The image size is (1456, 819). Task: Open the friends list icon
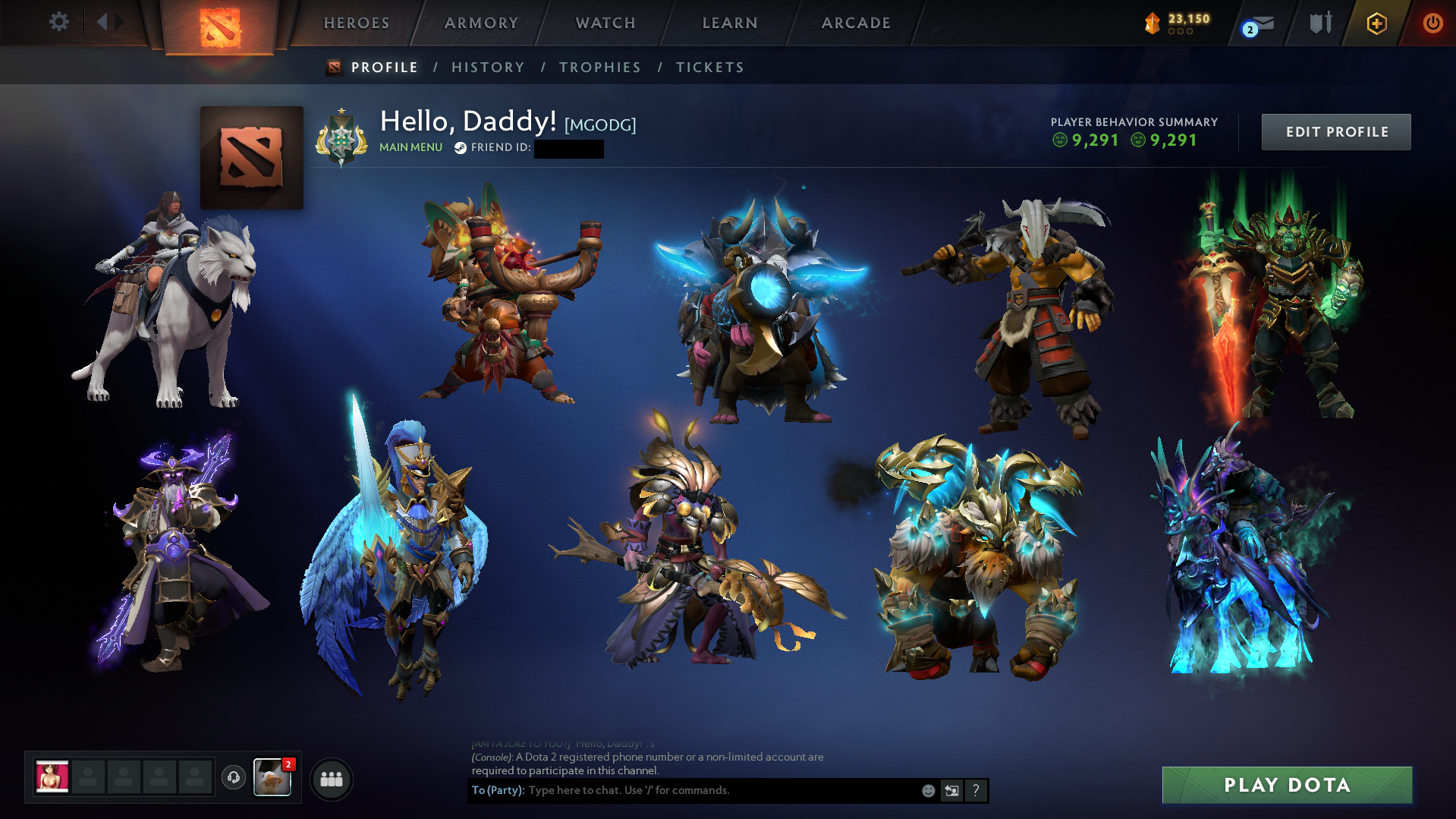coord(331,778)
